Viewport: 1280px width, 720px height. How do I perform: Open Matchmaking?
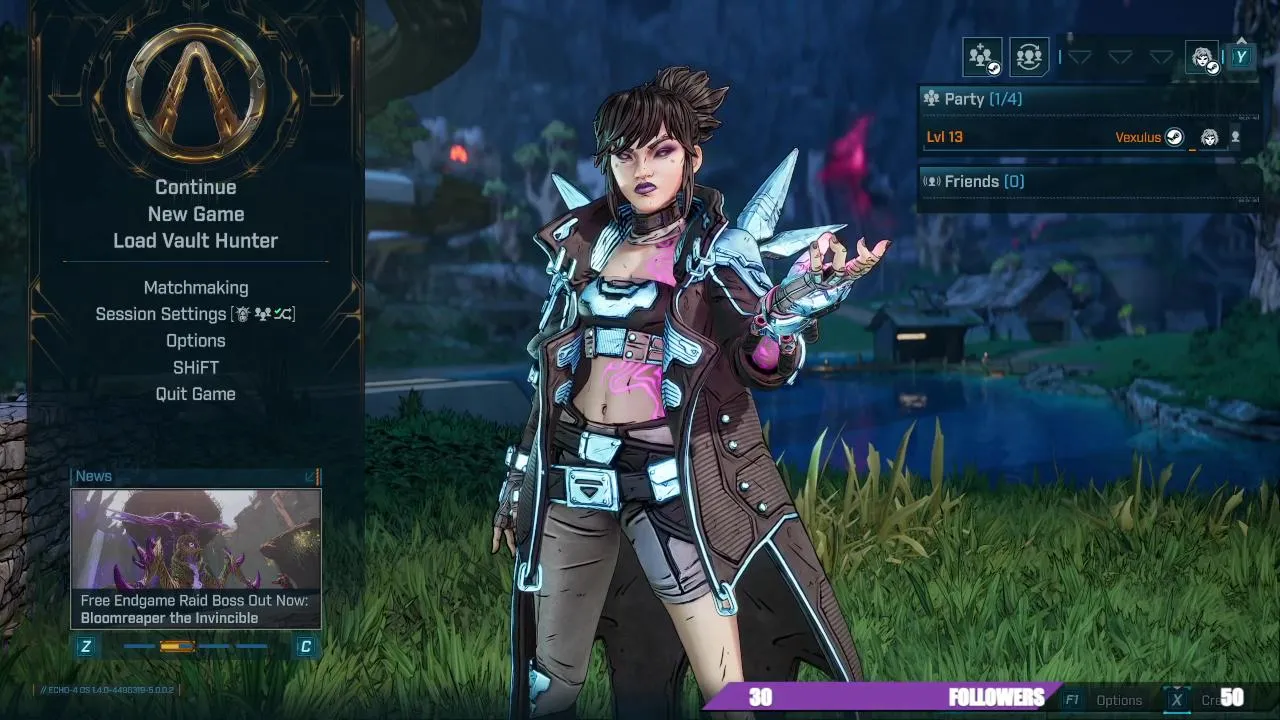(196, 288)
